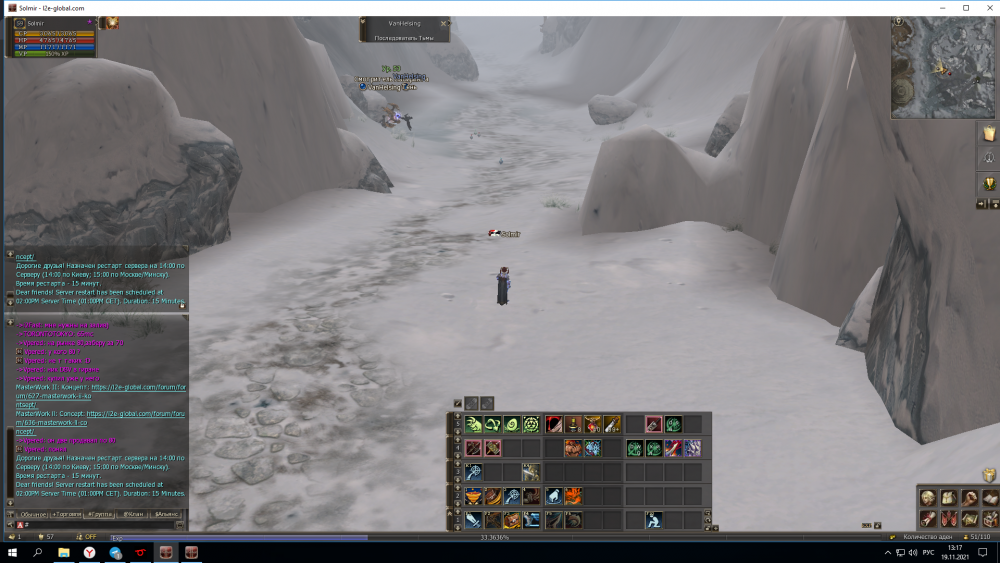Viewport: 1000px width, 563px height.
Task: Switch to the Обычное chat tab
Action: click(x=34, y=514)
